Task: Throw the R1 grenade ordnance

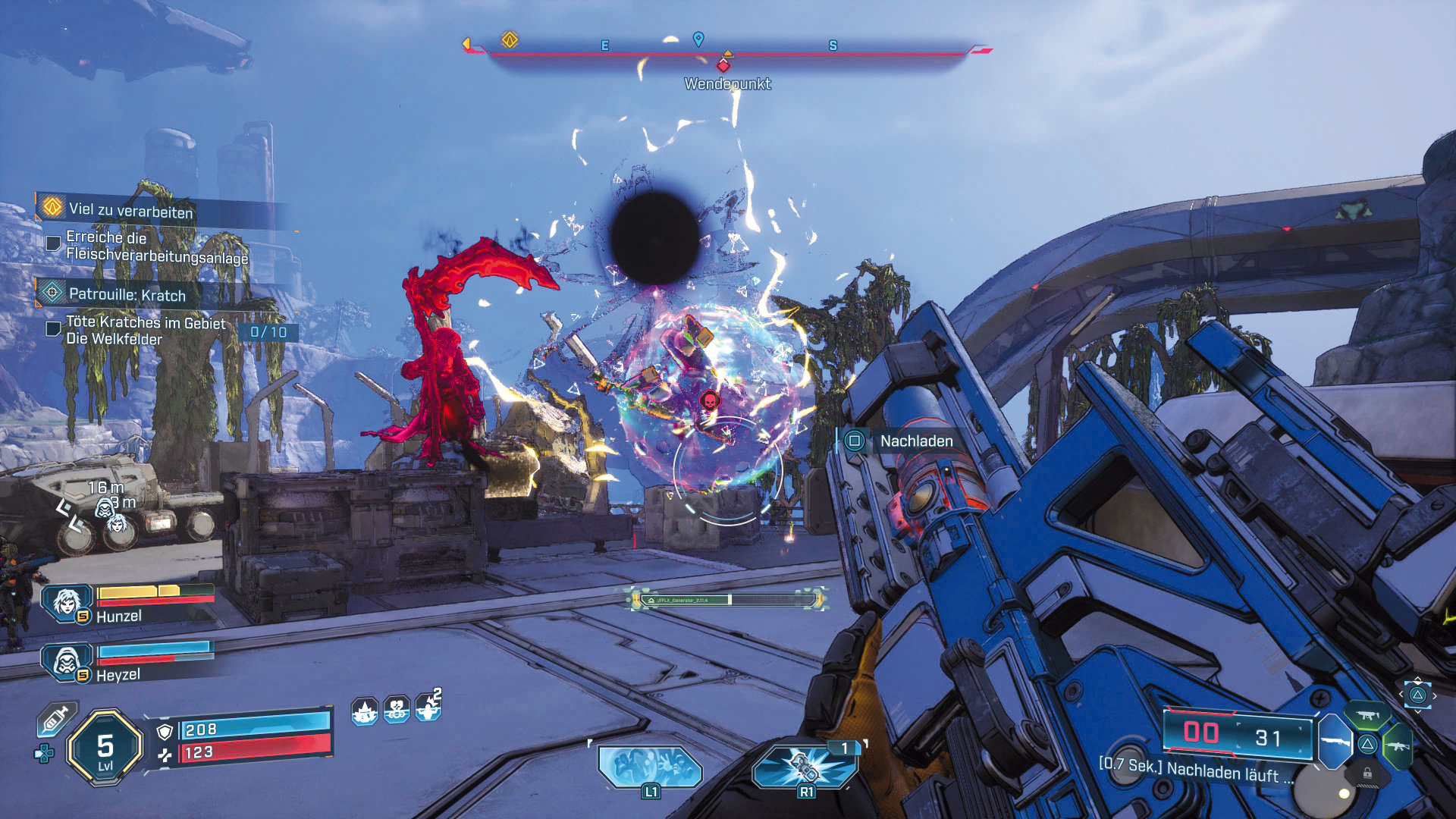Action: pyautogui.click(x=805, y=766)
